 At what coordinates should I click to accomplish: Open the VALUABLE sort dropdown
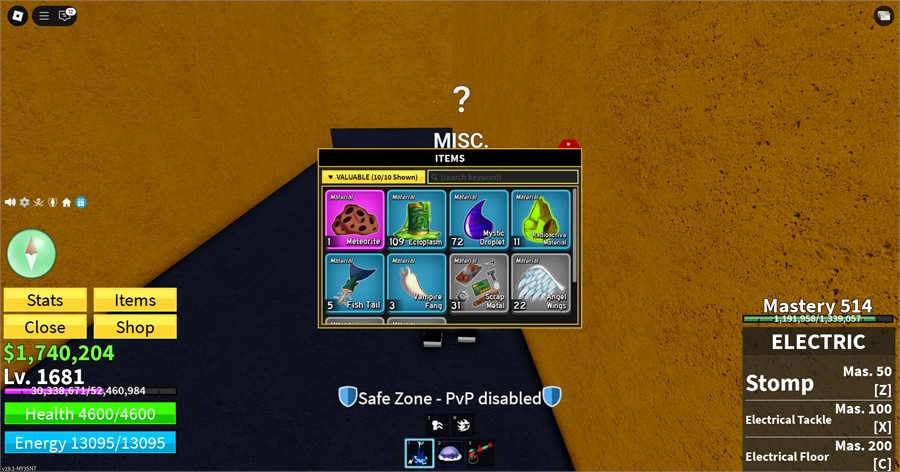[372, 177]
